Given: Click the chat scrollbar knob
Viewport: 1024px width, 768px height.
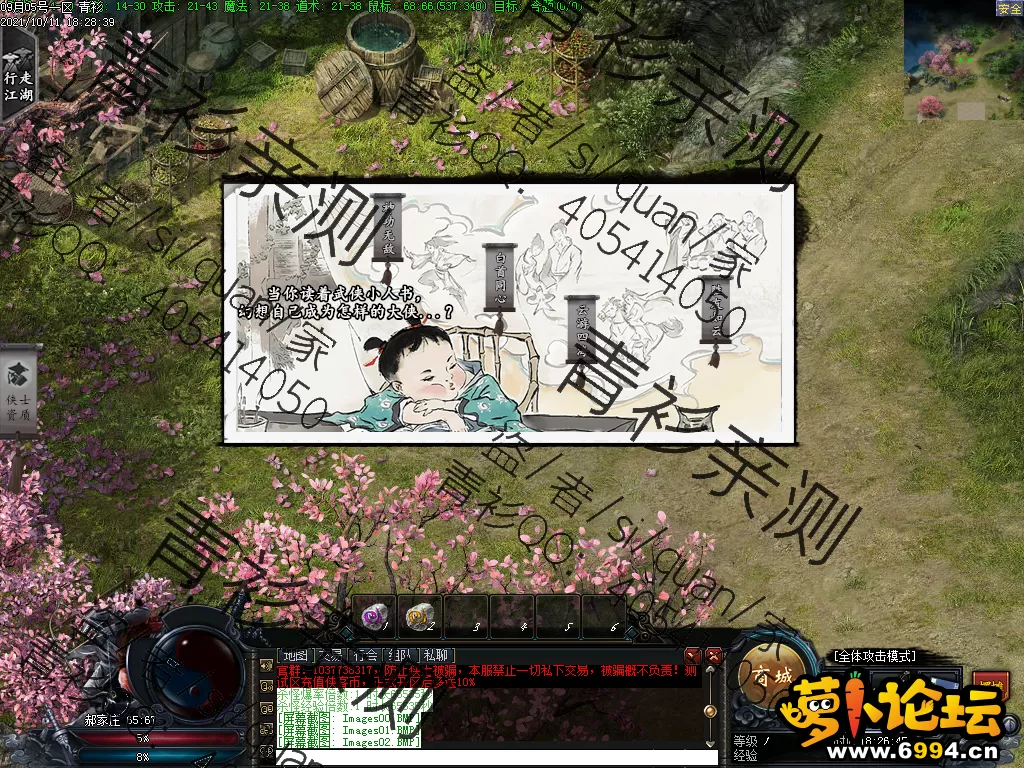Looking at the screenshot, I should tap(710, 711).
